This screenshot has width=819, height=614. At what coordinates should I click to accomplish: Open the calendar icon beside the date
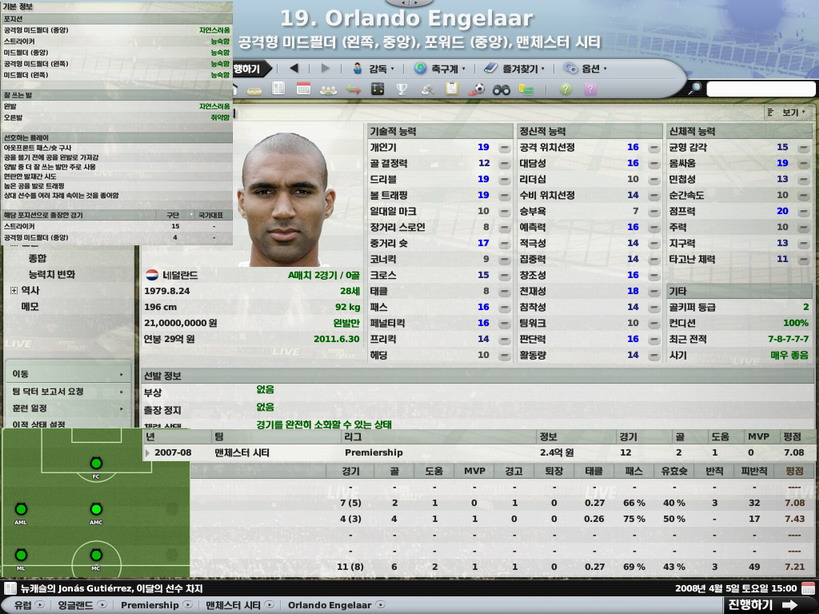click(x=808, y=588)
